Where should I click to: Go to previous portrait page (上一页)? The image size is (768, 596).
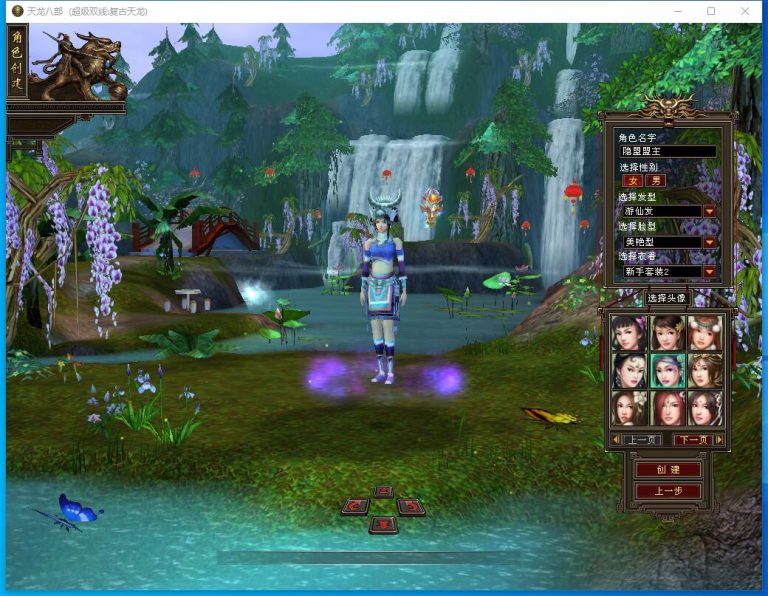641,439
